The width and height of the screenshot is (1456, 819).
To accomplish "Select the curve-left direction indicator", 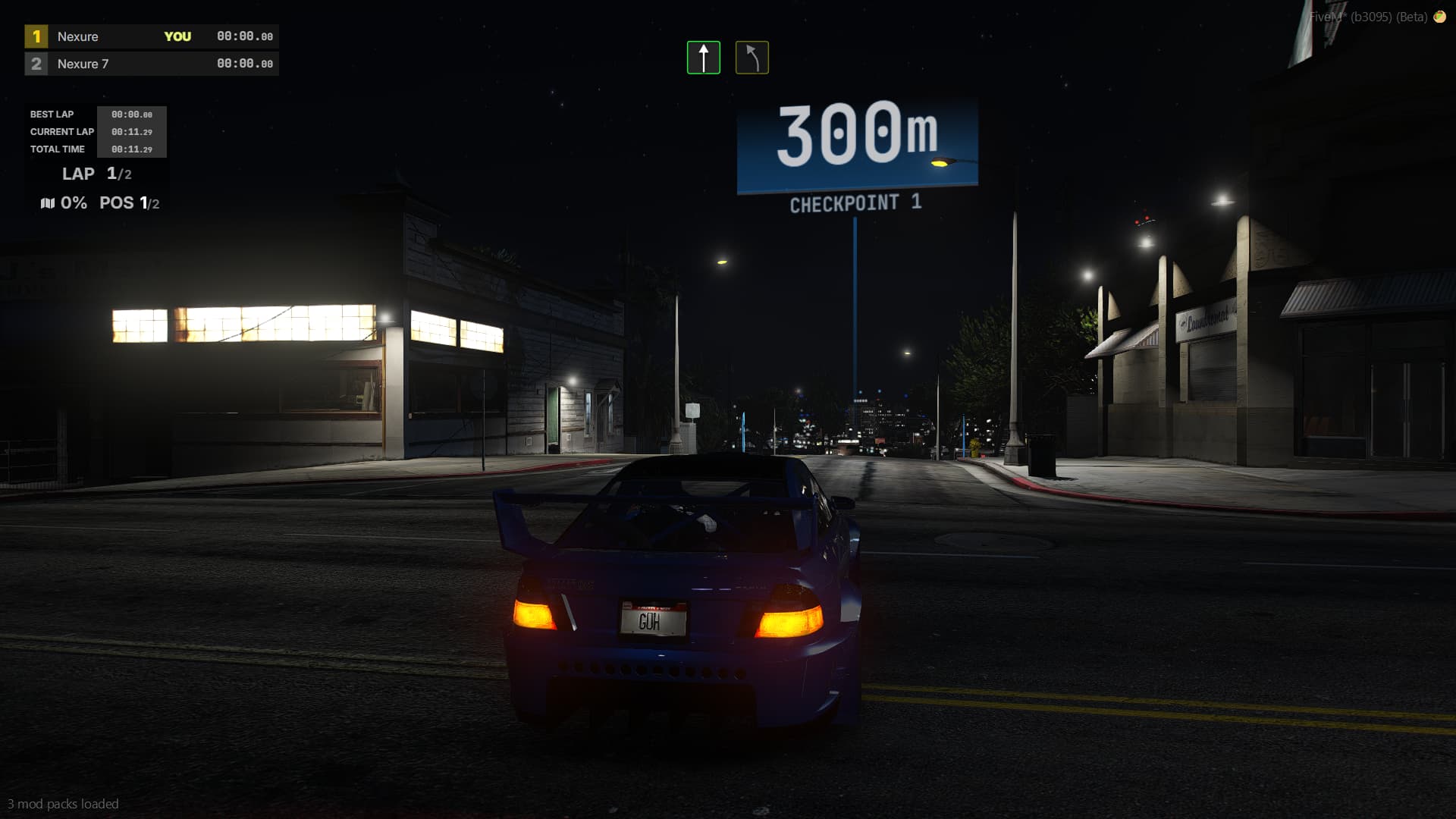I will tap(752, 56).
